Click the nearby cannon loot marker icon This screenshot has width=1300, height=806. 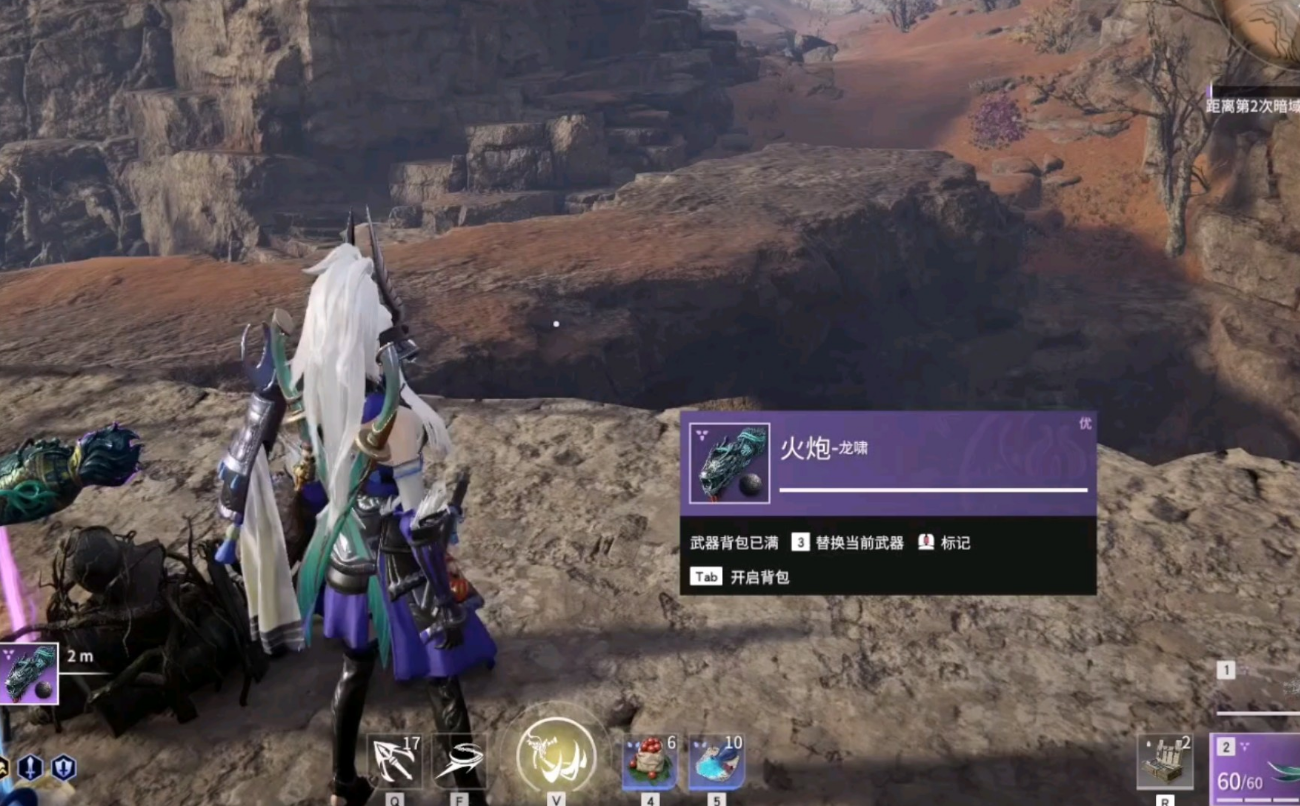[29, 673]
